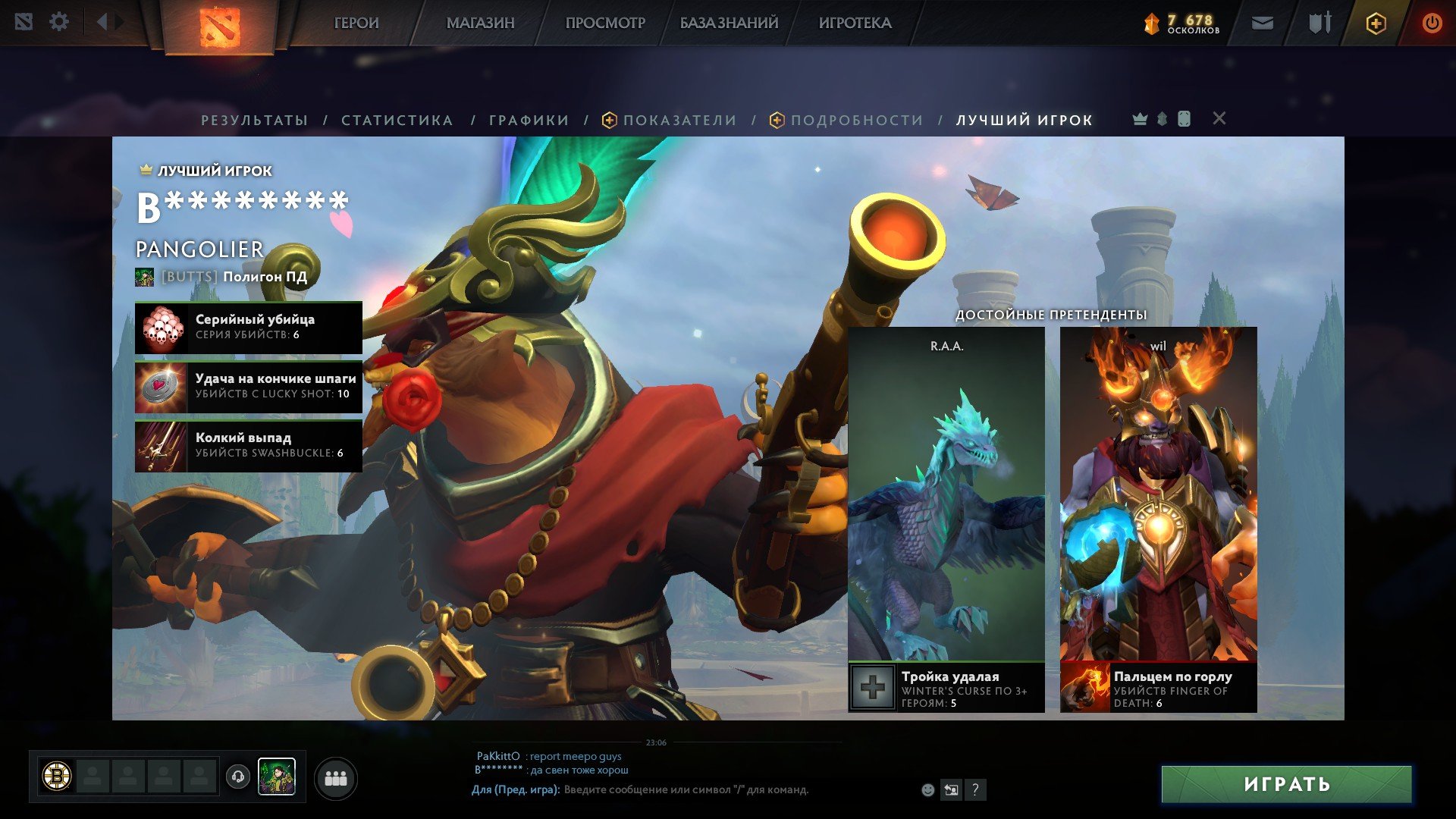Click the red power quit button
The height and width of the screenshot is (819, 1456).
pyautogui.click(x=1431, y=24)
